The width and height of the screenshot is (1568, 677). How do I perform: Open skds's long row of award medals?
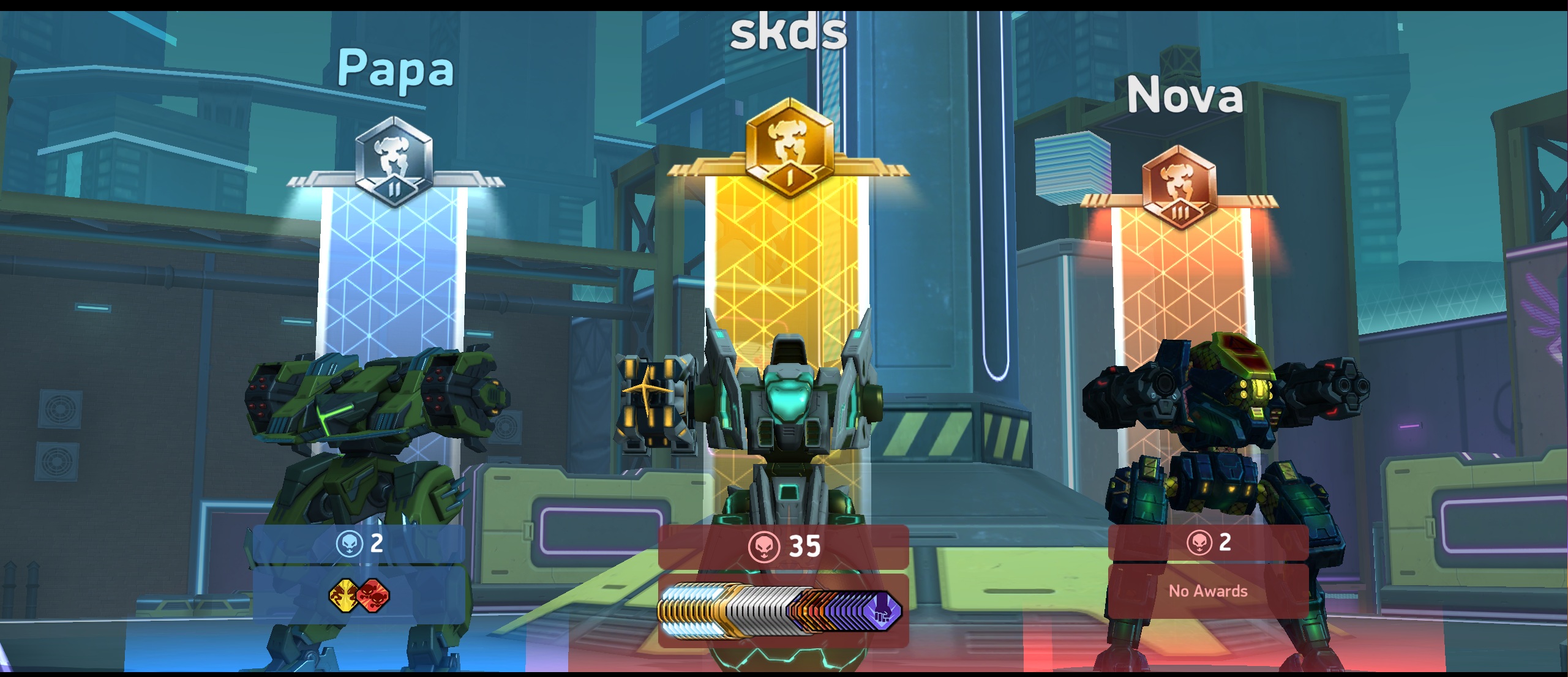tap(781, 610)
